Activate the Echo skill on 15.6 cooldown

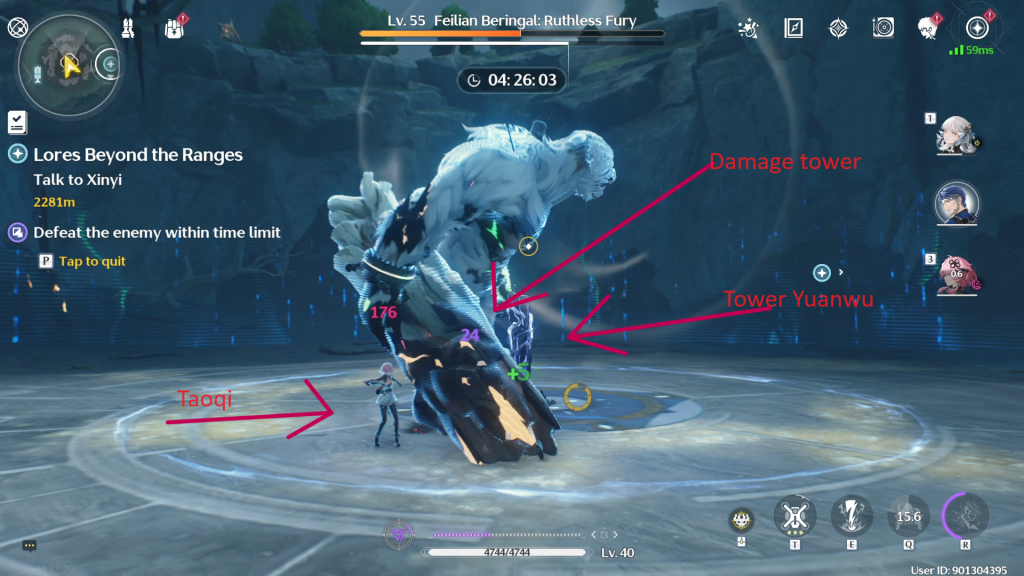coord(908,517)
